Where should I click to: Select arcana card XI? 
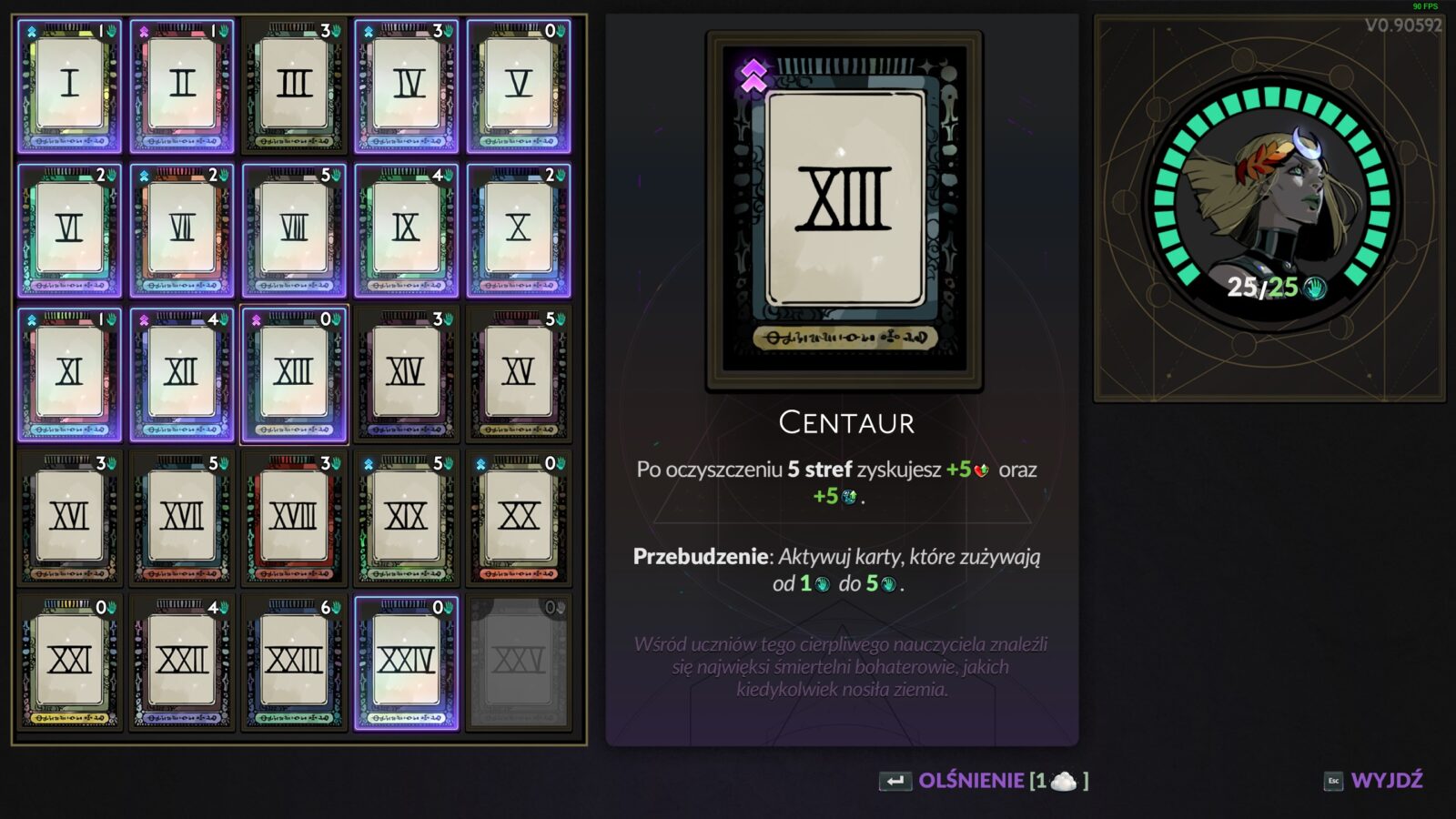click(x=69, y=374)
